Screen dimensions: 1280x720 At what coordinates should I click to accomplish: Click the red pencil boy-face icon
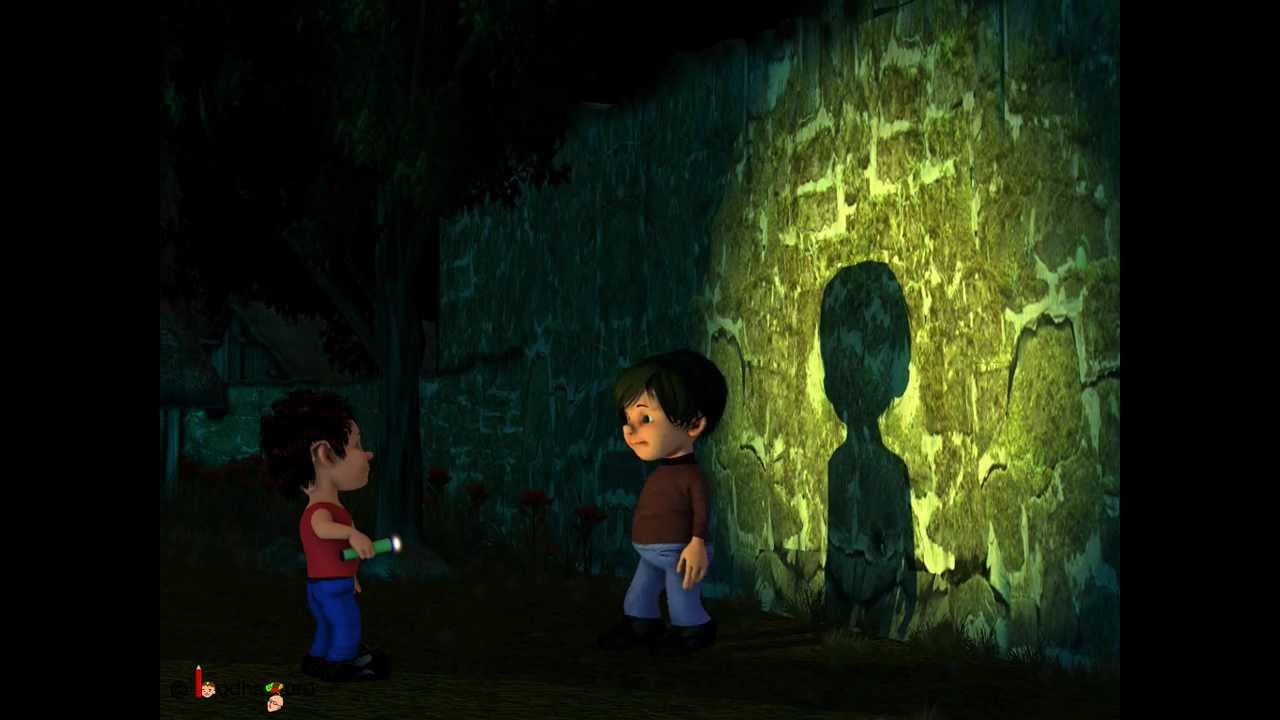(203, 685)
